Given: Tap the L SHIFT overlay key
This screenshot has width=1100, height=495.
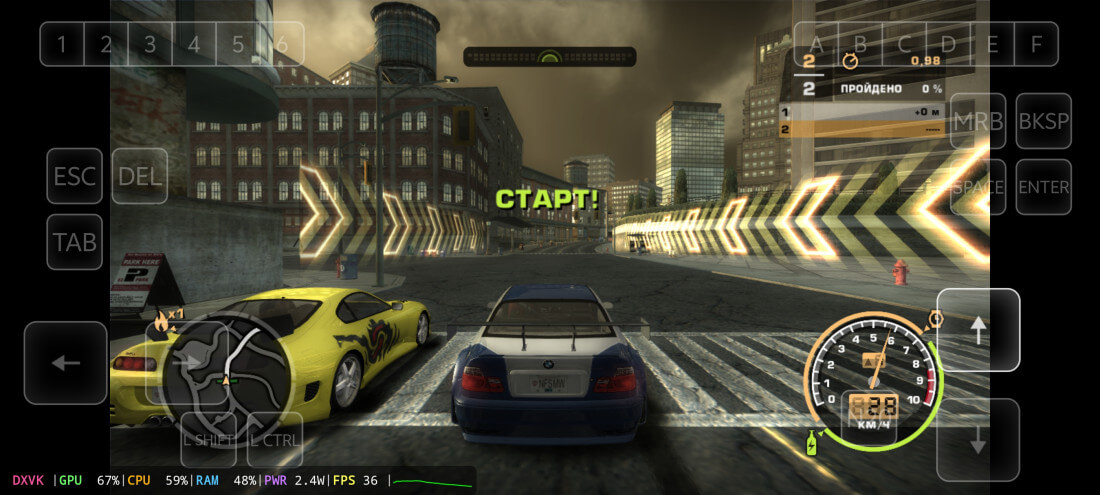Looking at the screenshot, I should click(209, 439).
